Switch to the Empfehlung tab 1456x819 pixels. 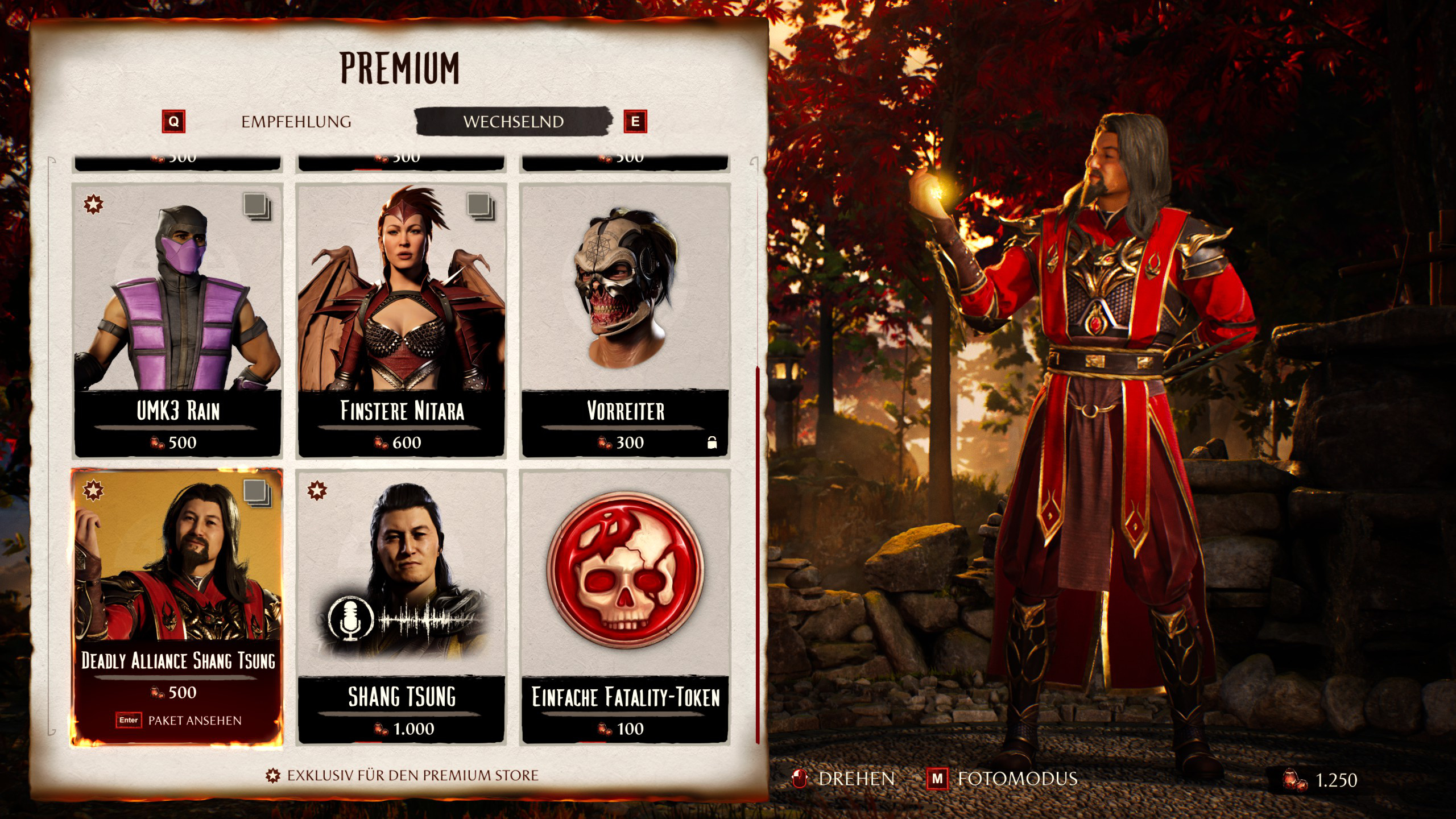pos(296,122)
